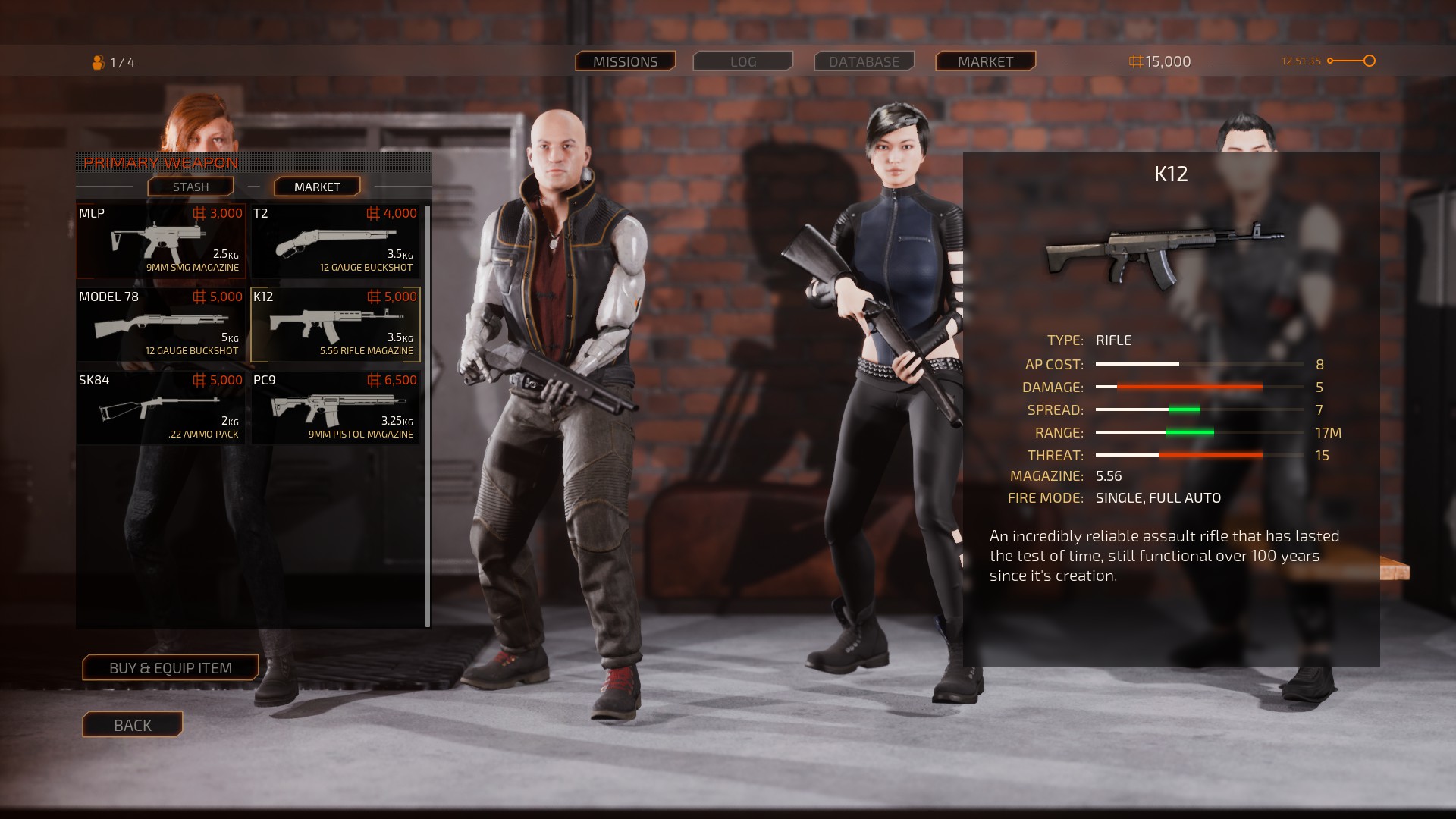Open the Missions screen

pyautogui.click(x=625, y=61)
